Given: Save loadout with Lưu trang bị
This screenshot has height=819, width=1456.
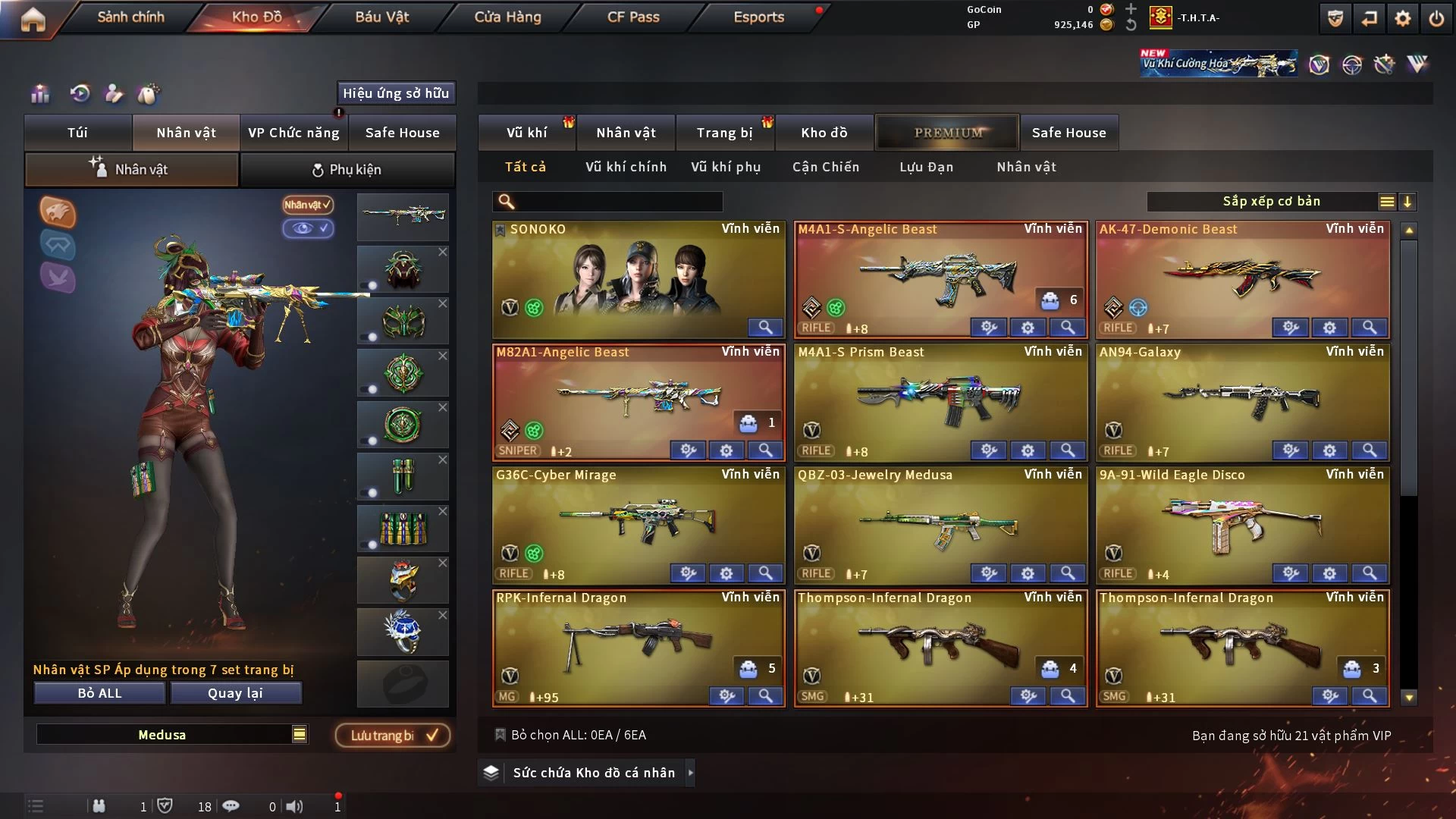Looking at the screenshot, I should pyautogui.click(x=393, y=736).
